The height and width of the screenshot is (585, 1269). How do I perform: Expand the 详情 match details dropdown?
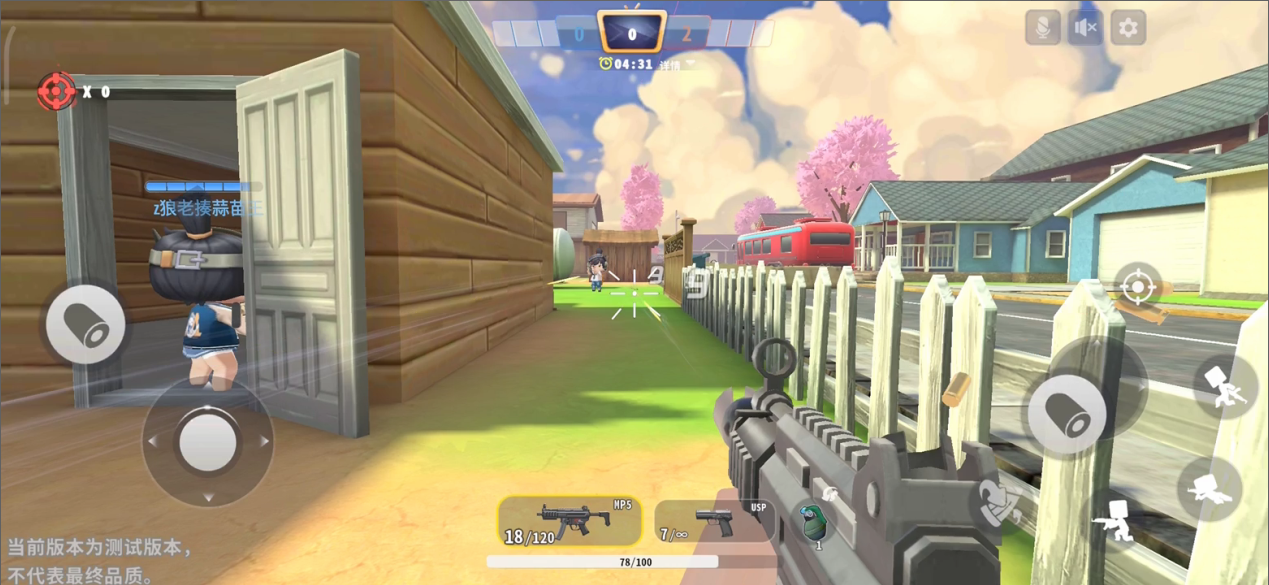pos(676,65)
